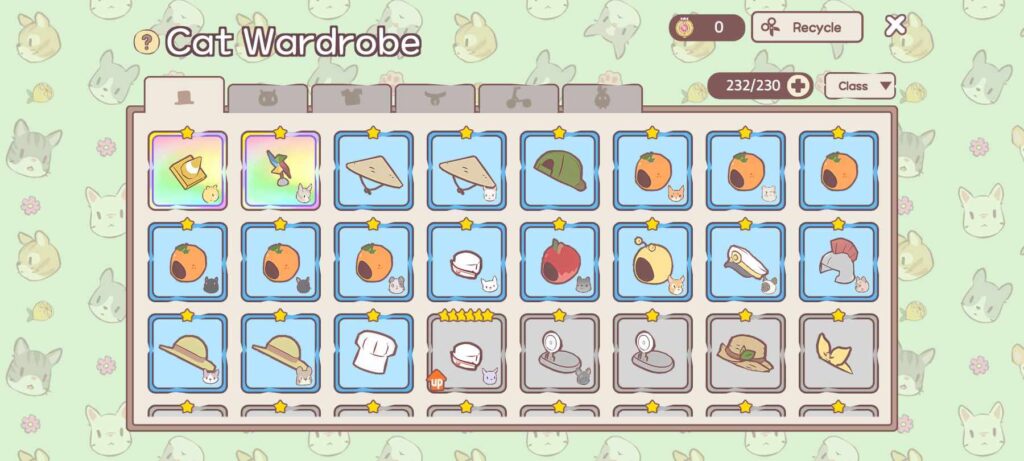
Task: Choose the white chef hat
Action: [374, 353]
